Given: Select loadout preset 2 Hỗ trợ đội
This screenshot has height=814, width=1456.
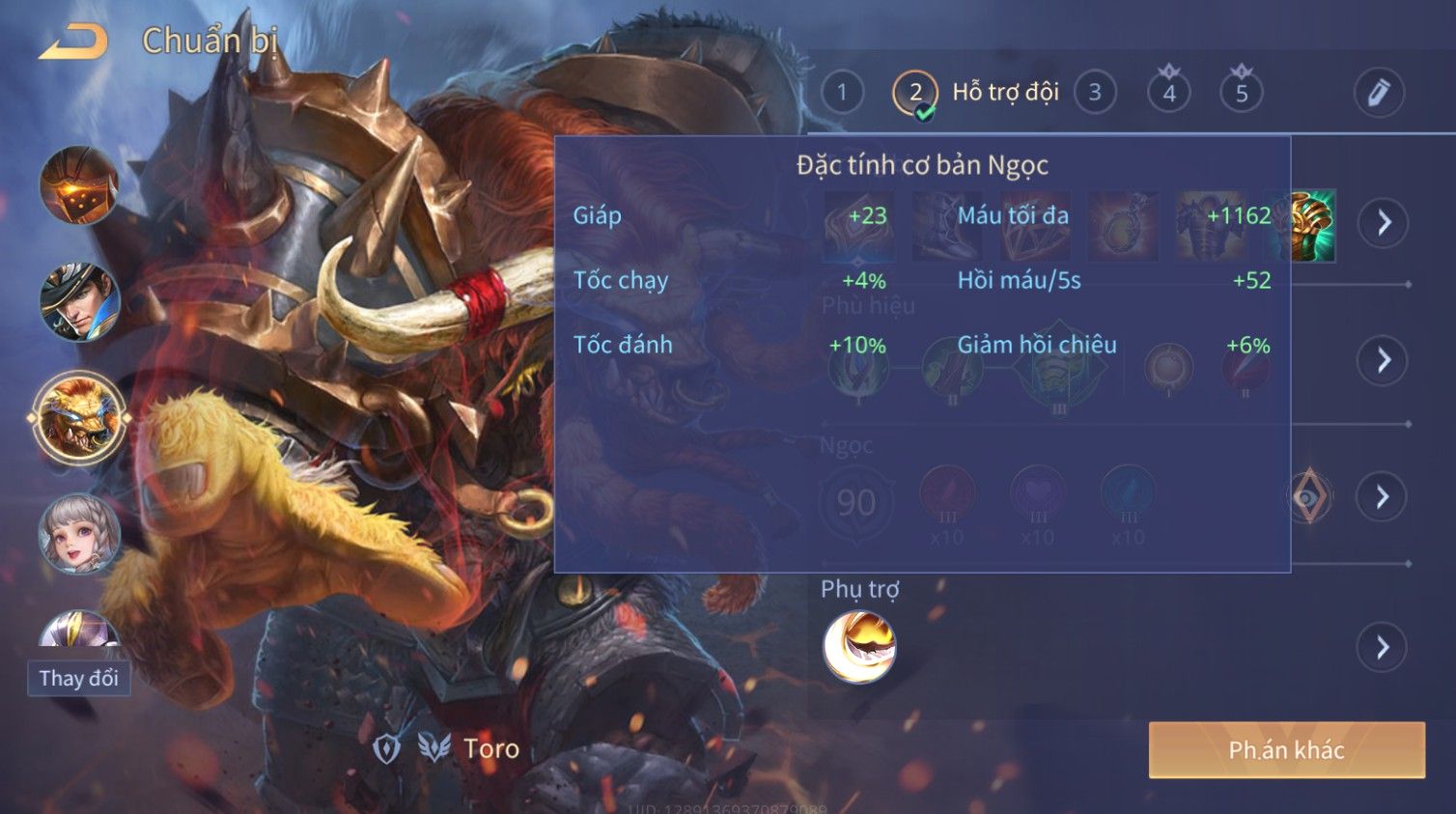Looking at the screenshot, I should click(915, 94).
